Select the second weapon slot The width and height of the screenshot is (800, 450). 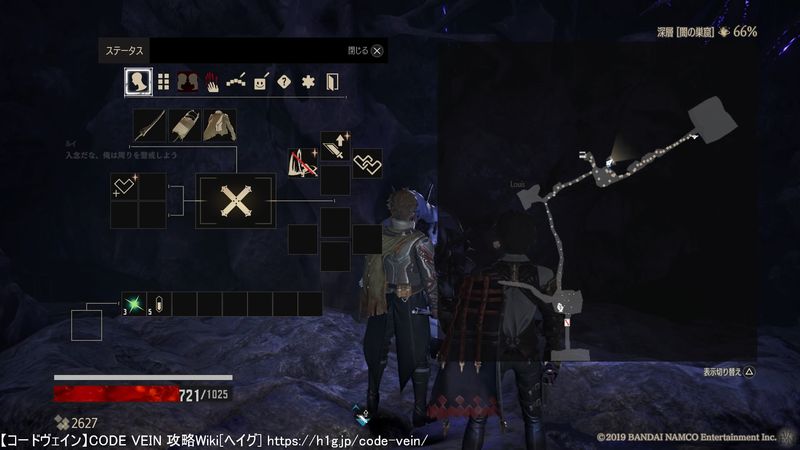click(185, 126)
